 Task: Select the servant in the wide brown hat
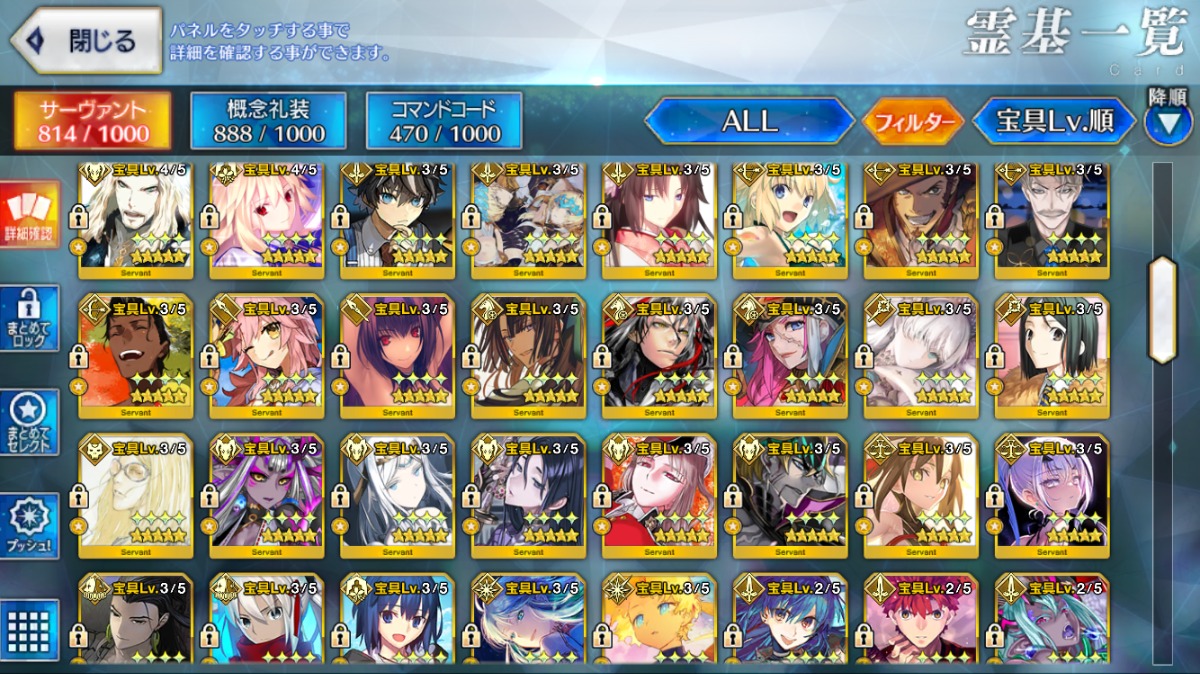921,218
